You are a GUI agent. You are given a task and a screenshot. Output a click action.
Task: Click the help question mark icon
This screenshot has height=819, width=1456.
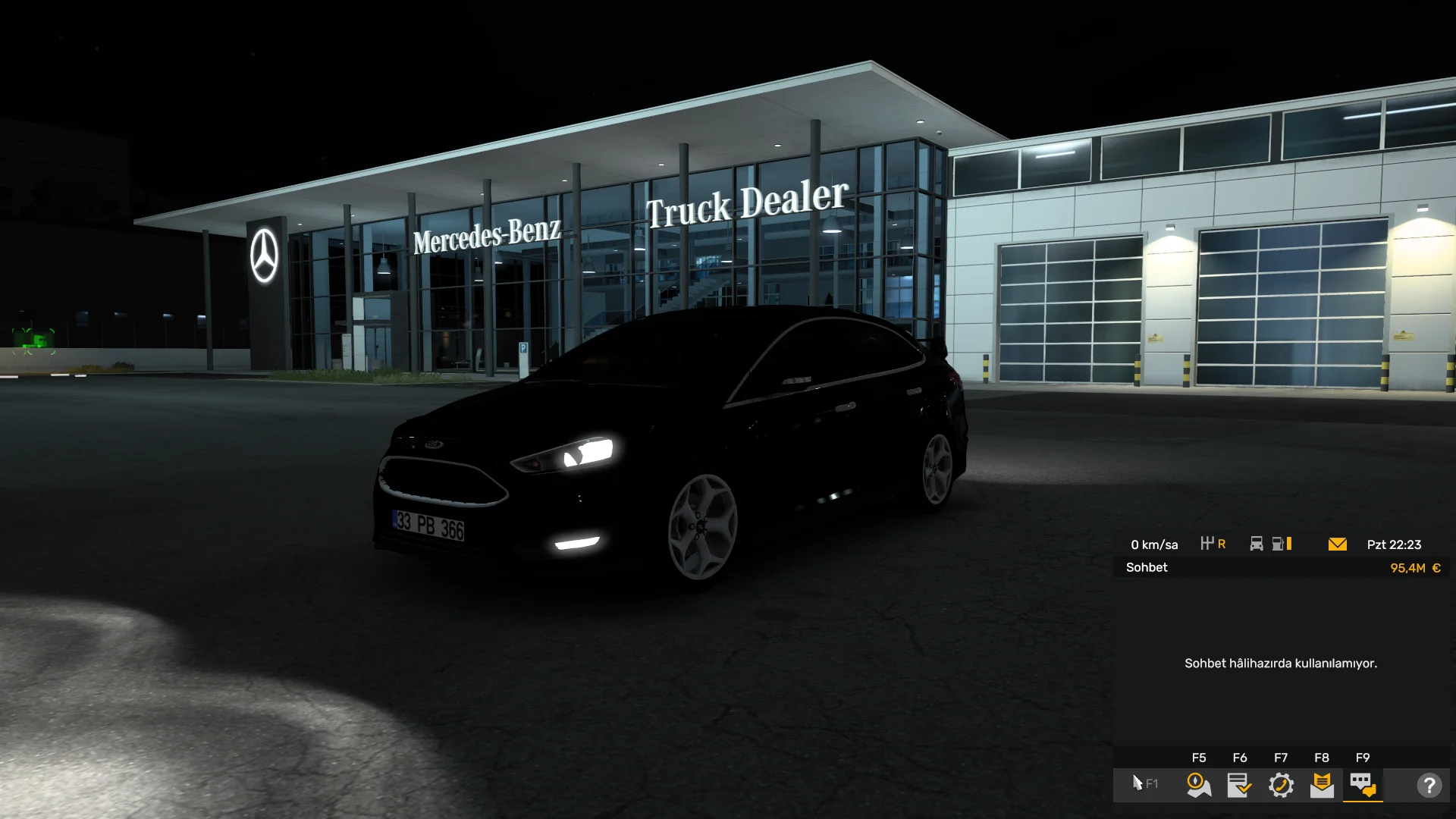(1430, 786)
